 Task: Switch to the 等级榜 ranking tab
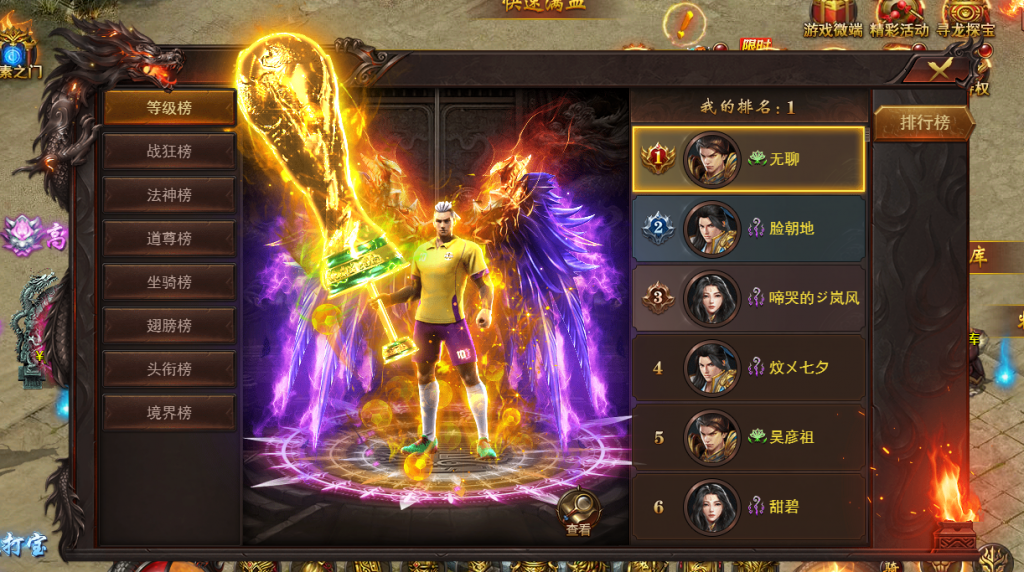[169, 108]
